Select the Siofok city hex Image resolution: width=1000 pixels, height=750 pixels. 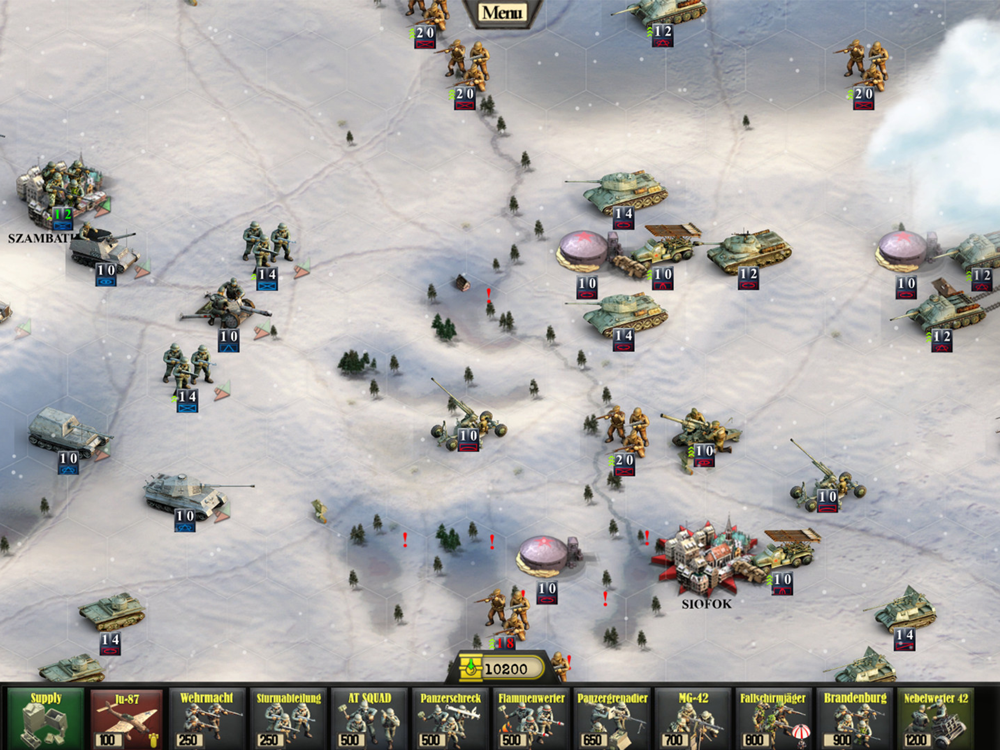pyautogui.click(x=703, y=560)
